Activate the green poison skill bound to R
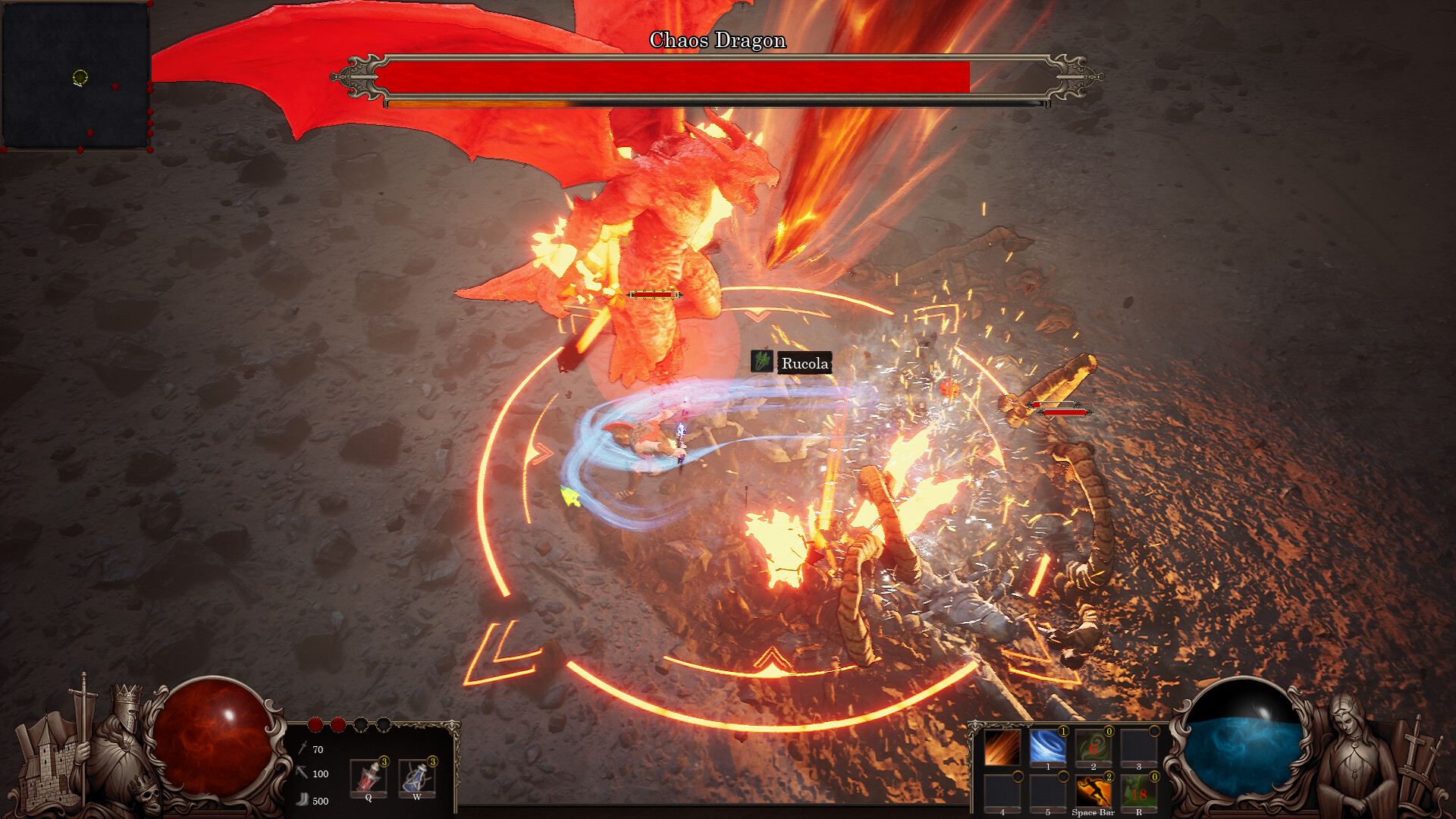The image size is (1456, 819). click(1139, 790)
